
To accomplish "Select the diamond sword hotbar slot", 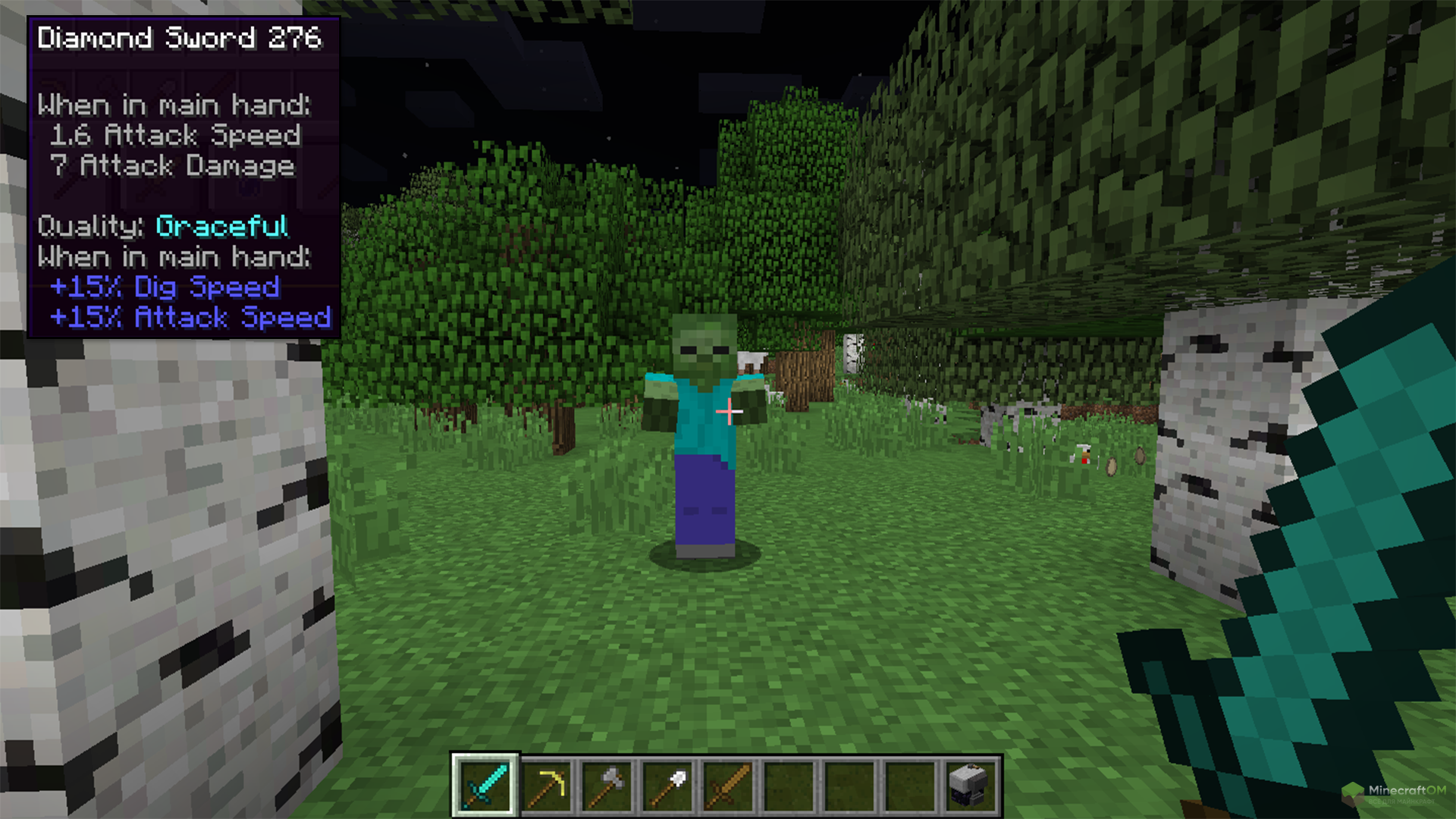I will 485,786.
